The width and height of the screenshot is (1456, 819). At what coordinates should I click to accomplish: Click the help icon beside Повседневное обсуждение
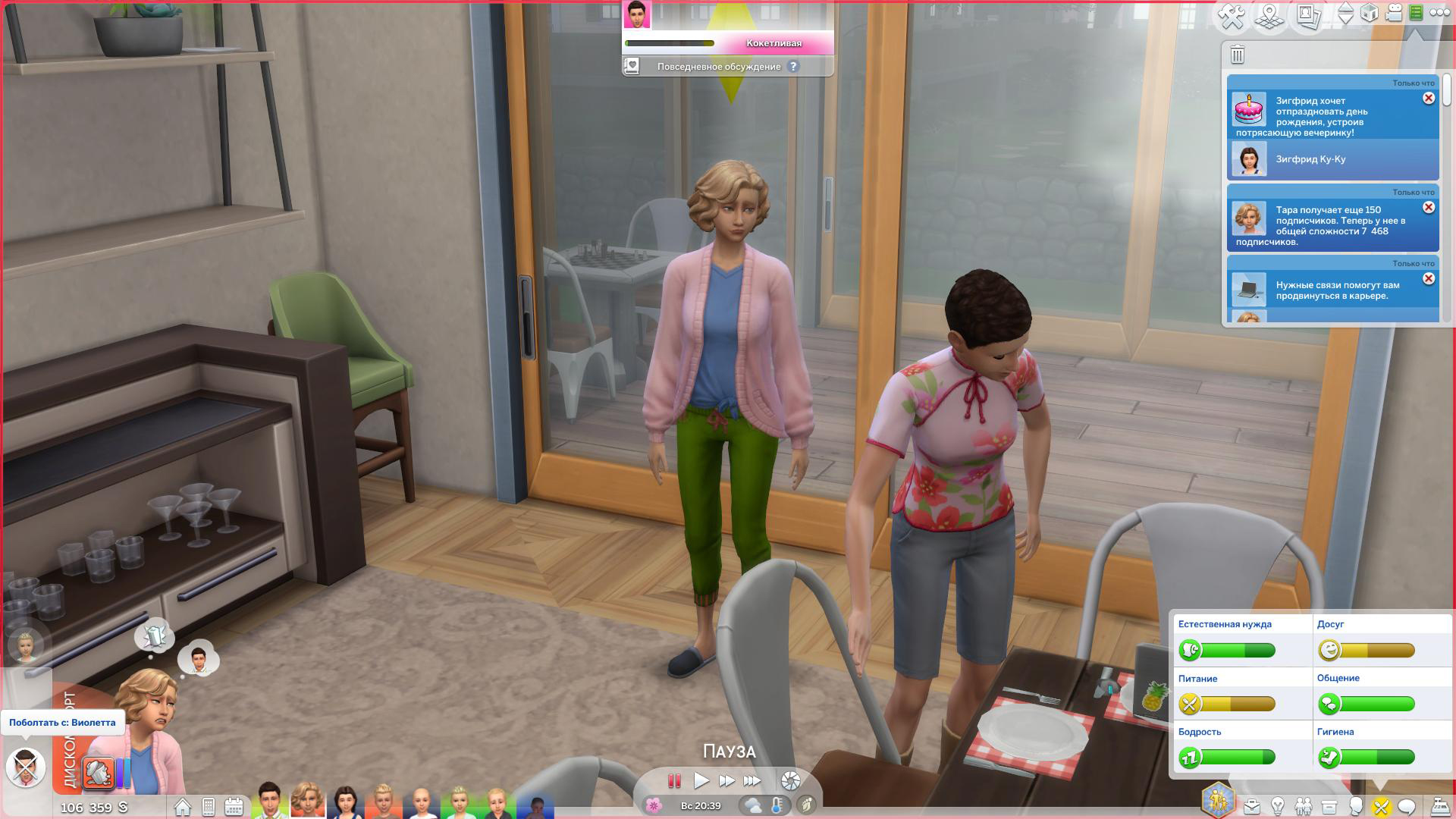[x=793, y=67]
